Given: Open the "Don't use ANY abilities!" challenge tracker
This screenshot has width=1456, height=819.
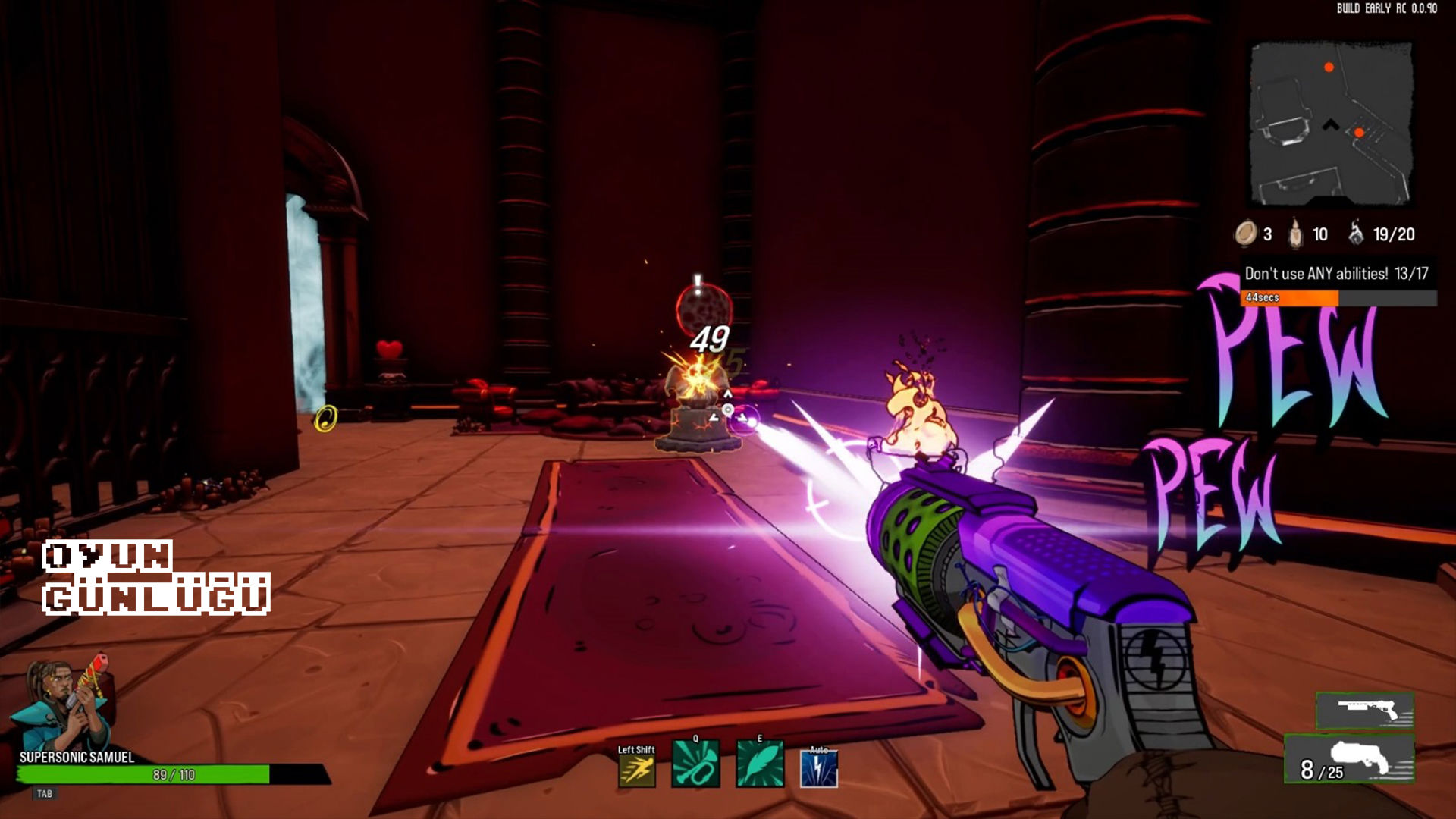Looking at the screenshot, I should (1336, 274).
